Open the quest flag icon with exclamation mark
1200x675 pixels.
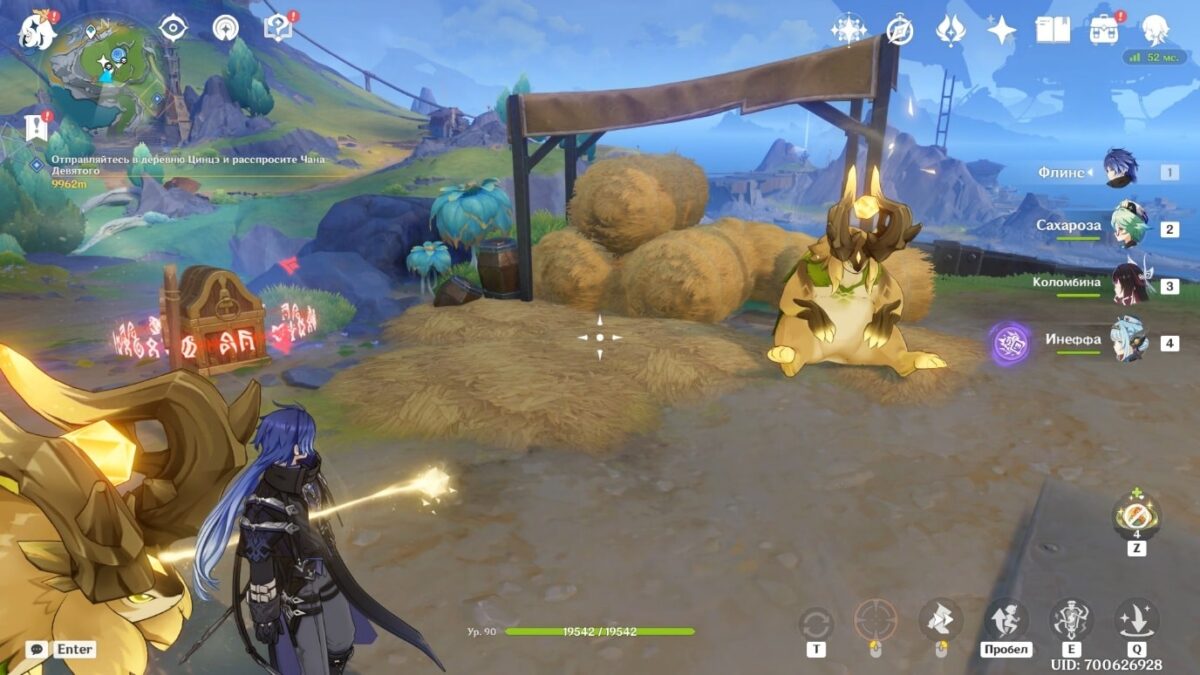click(x=36, y=126)
